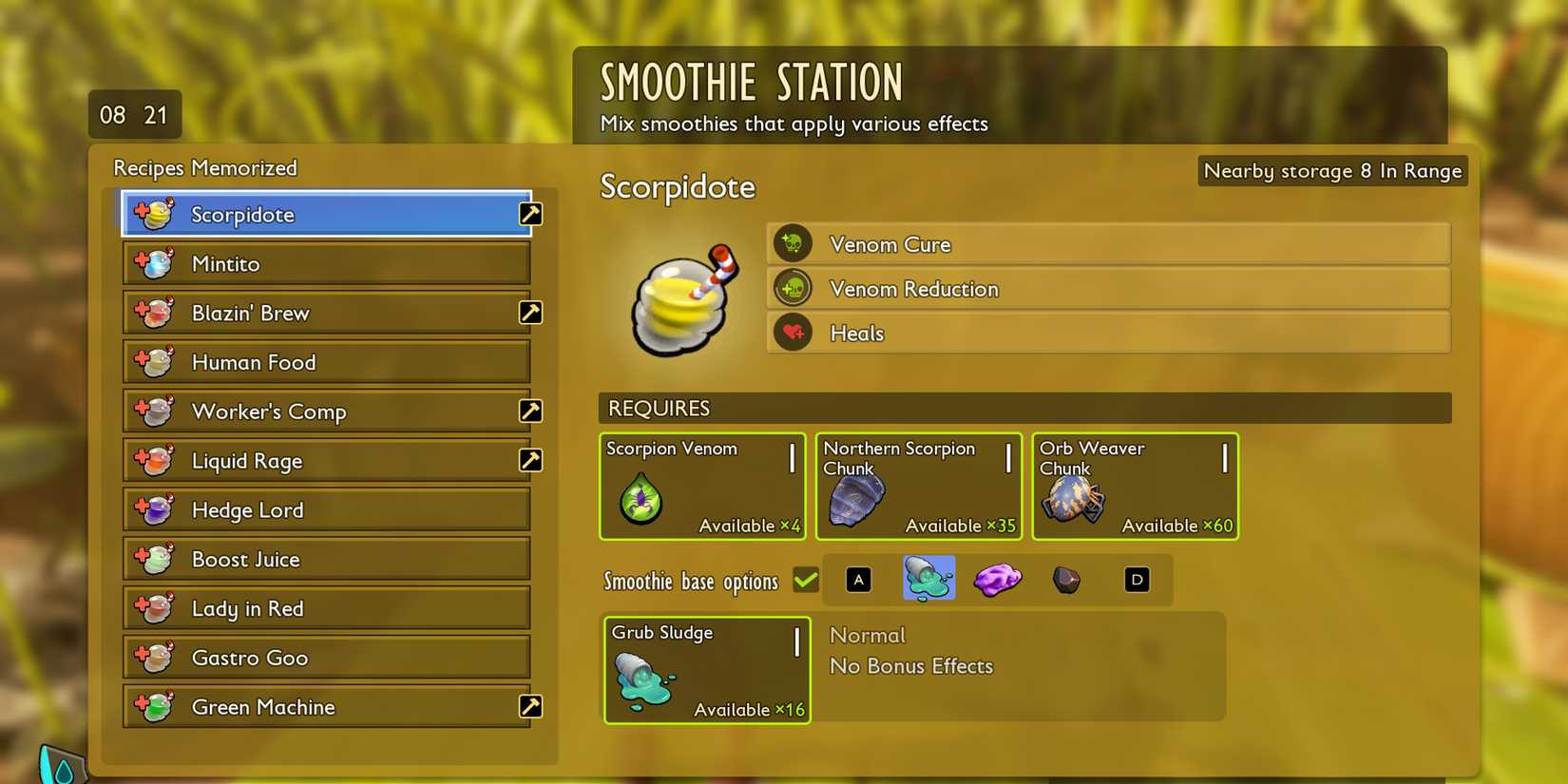
Task: Switch to the purple smoothie base
Action: point(997,579)
